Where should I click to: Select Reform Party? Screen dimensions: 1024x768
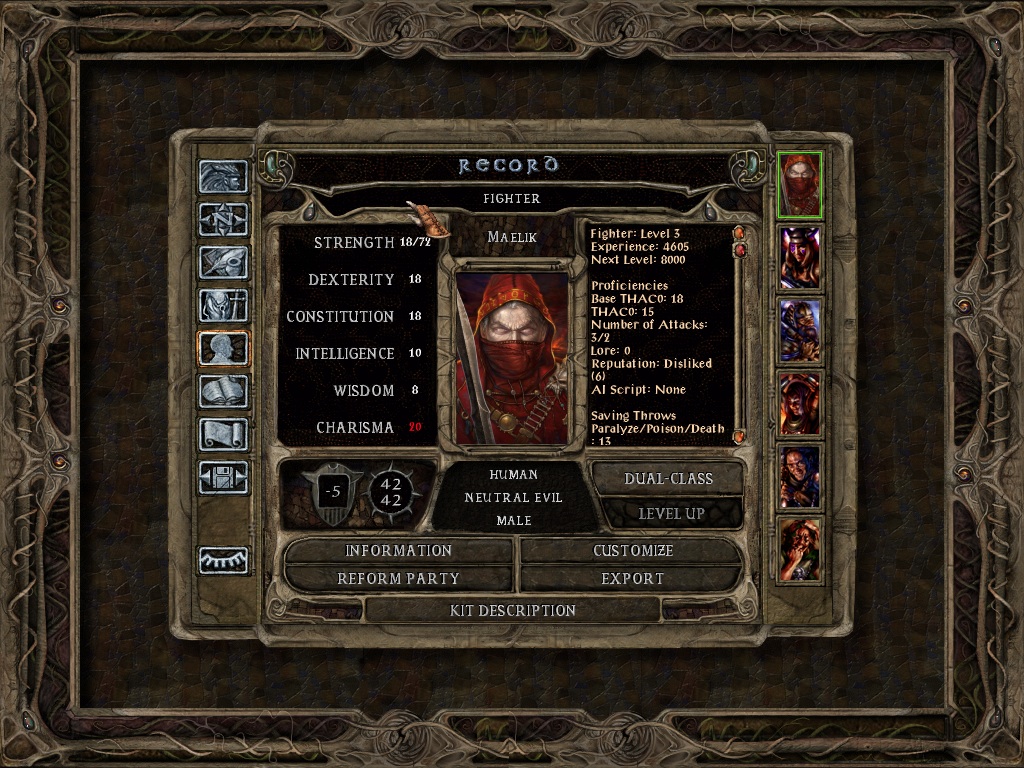(x=398, y=579)
